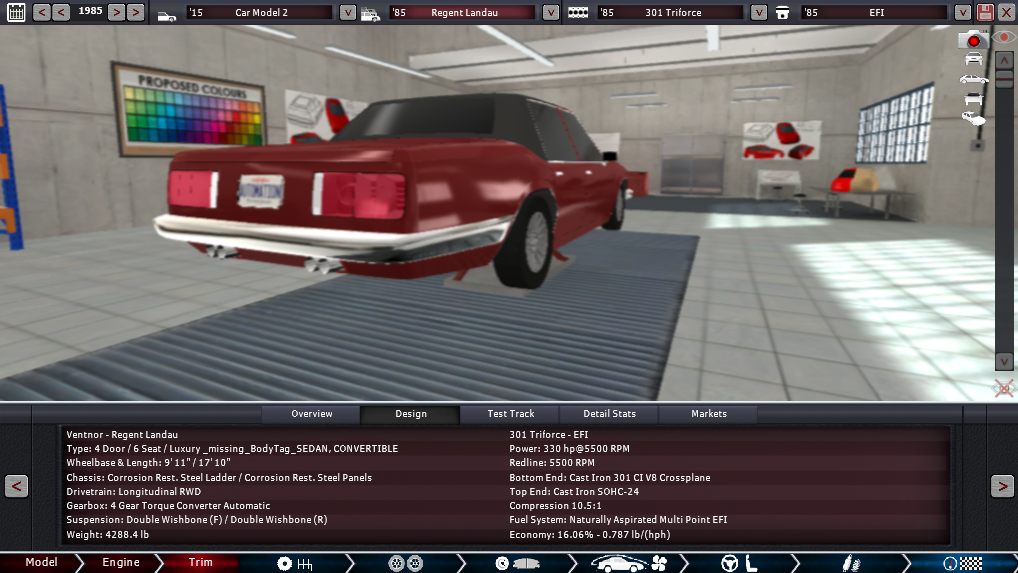Open the Test Track tab
The width and height of the screenshot is (1018, 573).
pyautogui.click(x=510, y=414)
